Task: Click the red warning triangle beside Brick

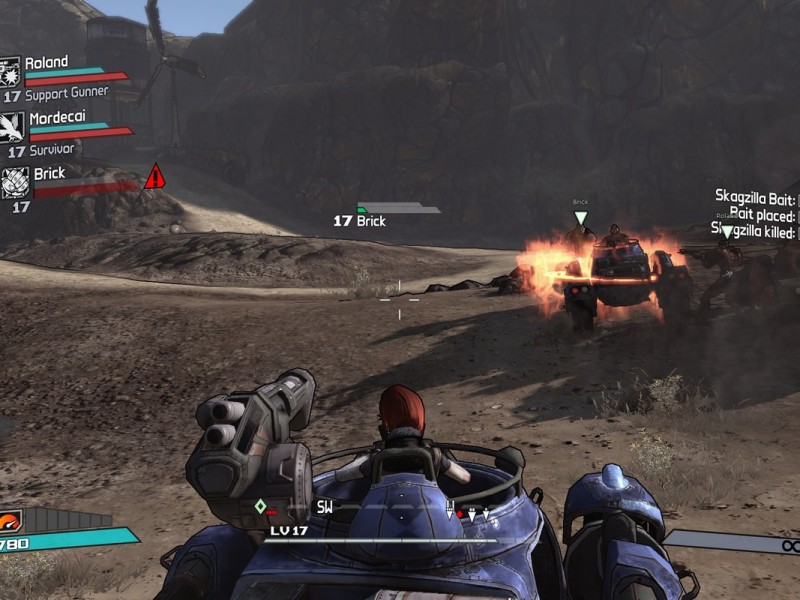Action: [154, 178]
